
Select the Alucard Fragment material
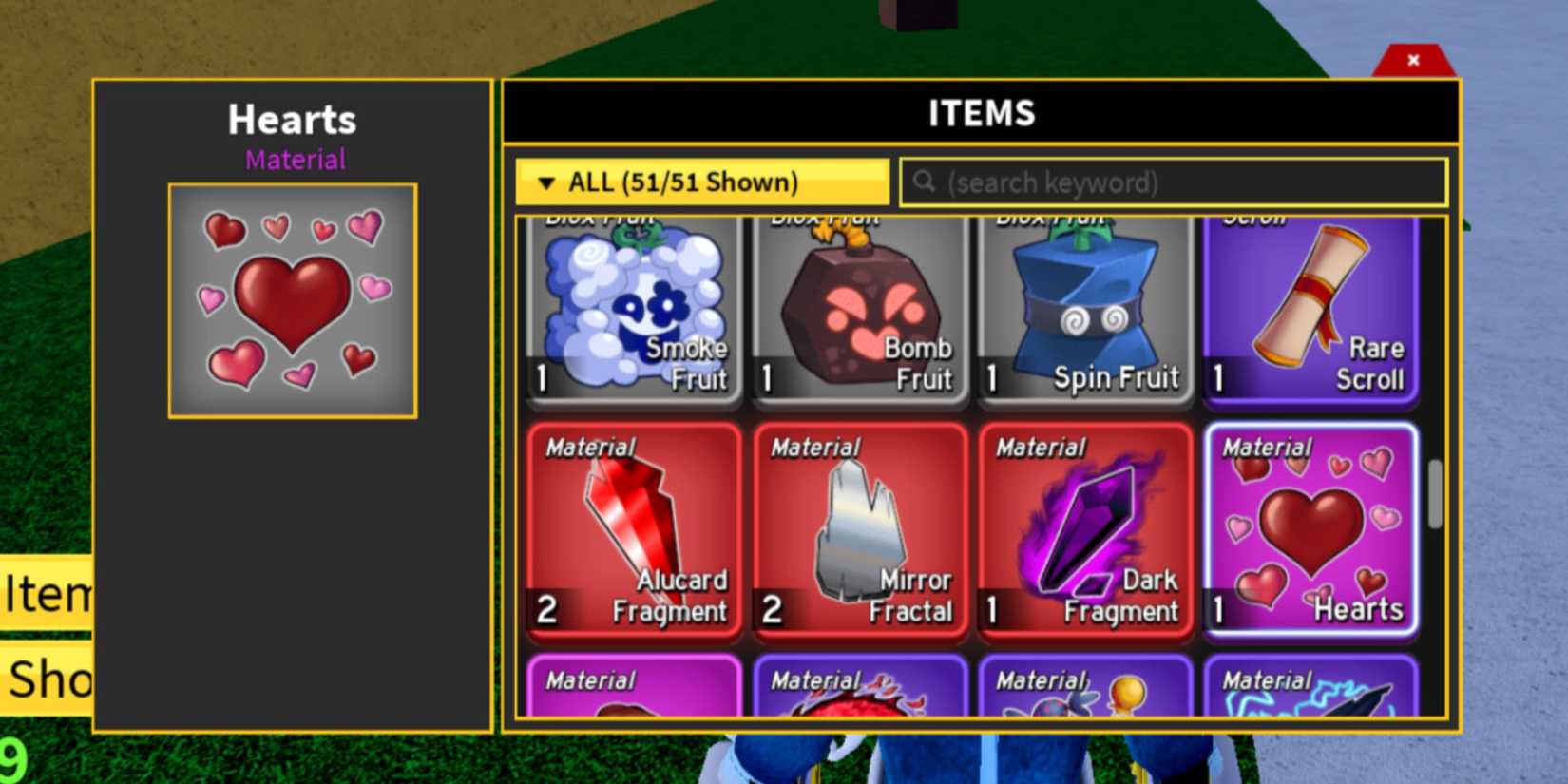[x=632, y=532]
